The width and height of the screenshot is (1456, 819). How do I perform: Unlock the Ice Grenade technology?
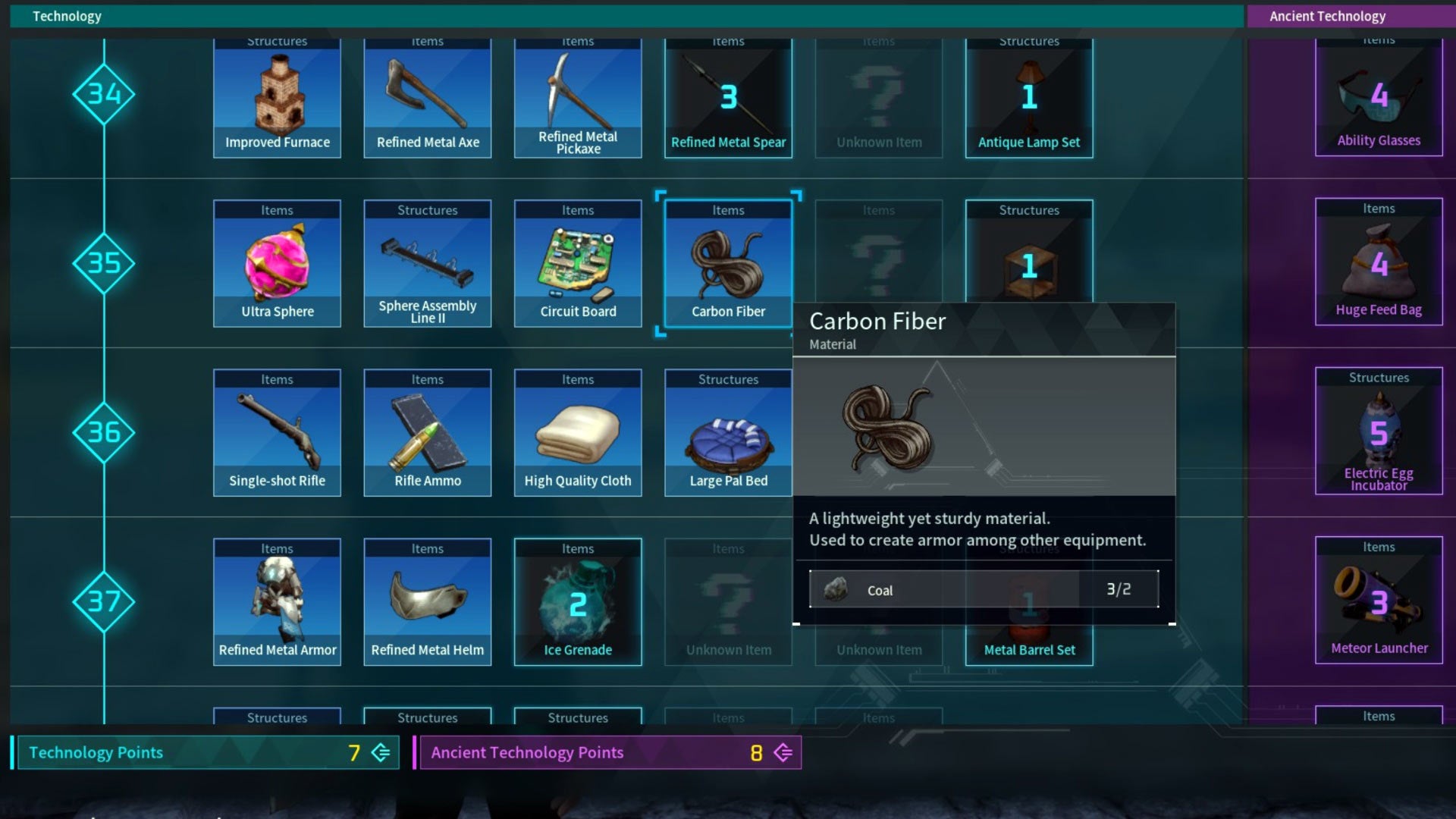[x=577, y=602]
